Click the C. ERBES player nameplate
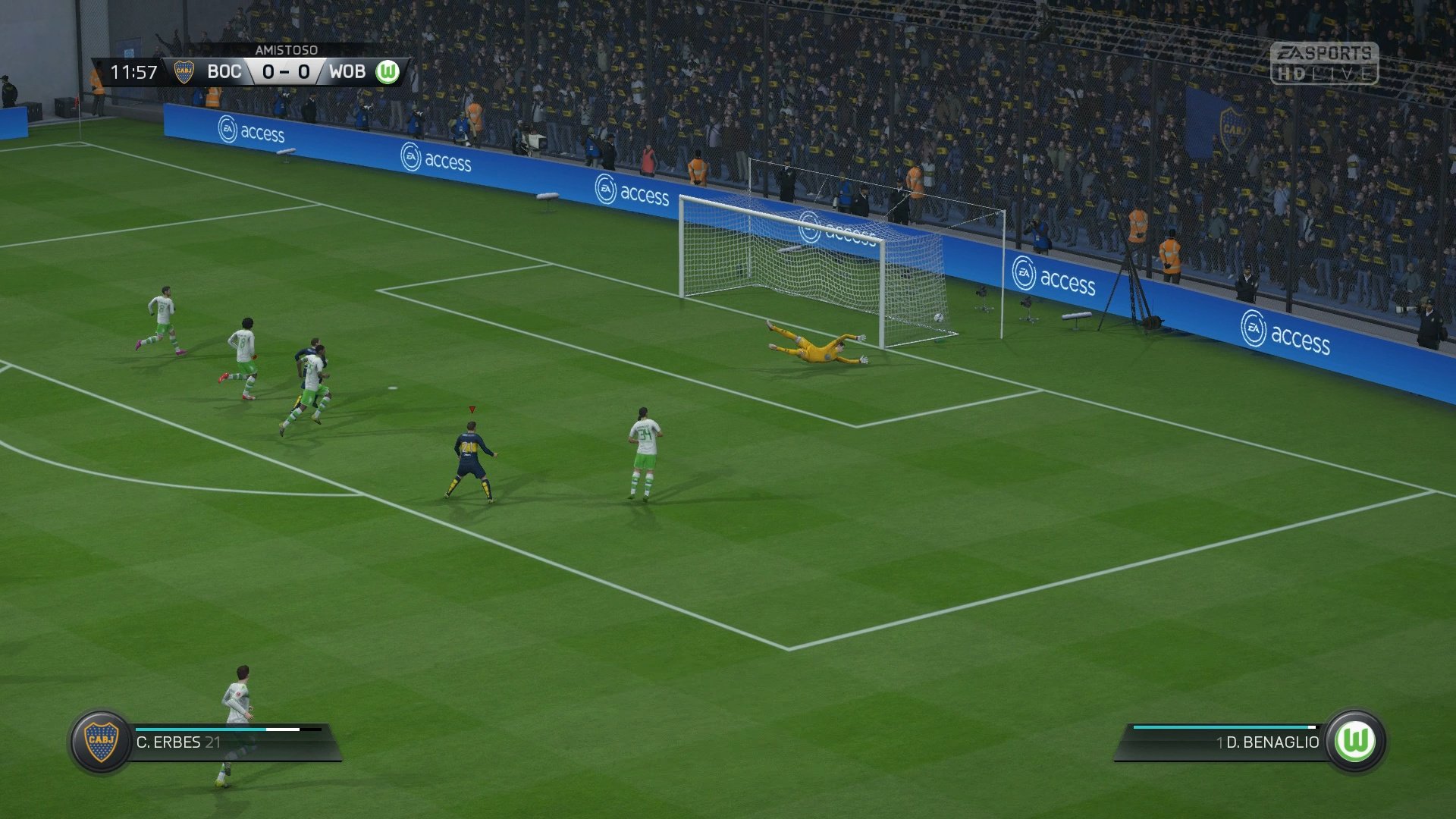The width and height of the screenshot is (1456, 819). pos(173,742)
